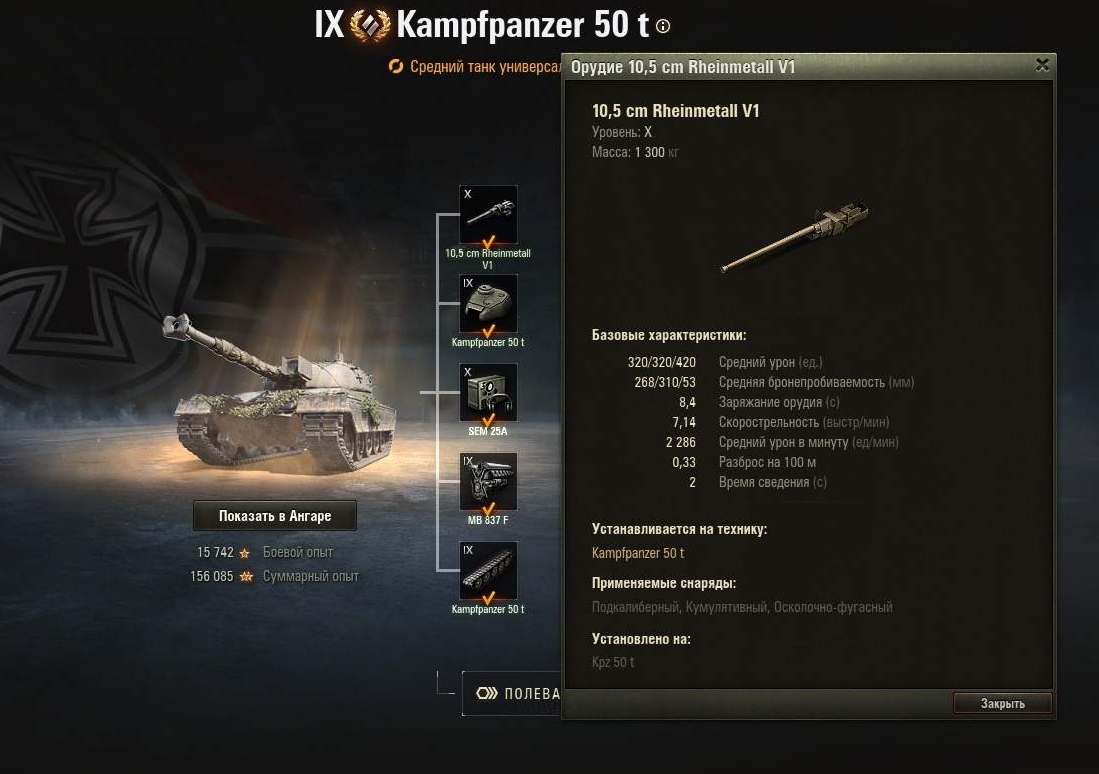Select the 10,5 cm Rheinmetall V1 gun module
The height and width of the screenshot is (774, 1099).
coord(488,214)
